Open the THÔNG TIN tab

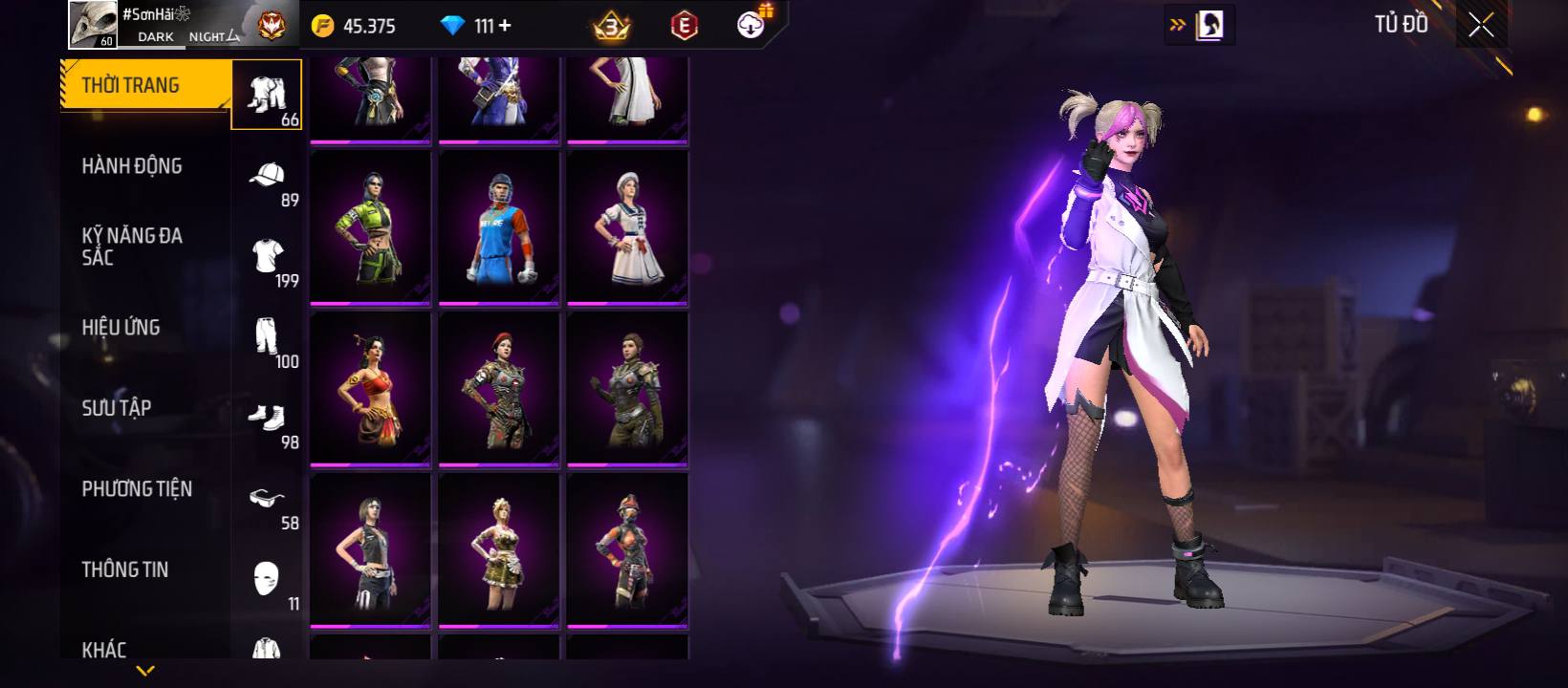(125, 570)
